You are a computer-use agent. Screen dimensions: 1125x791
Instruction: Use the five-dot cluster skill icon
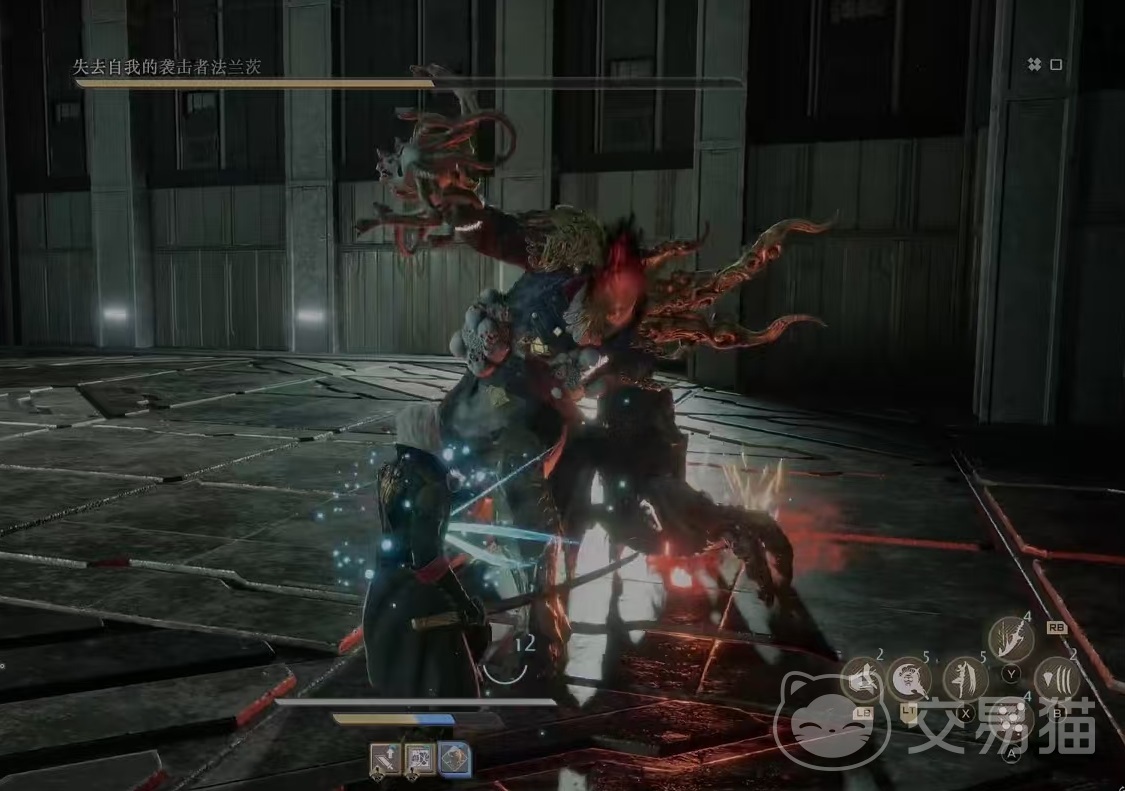[1012, 718]
